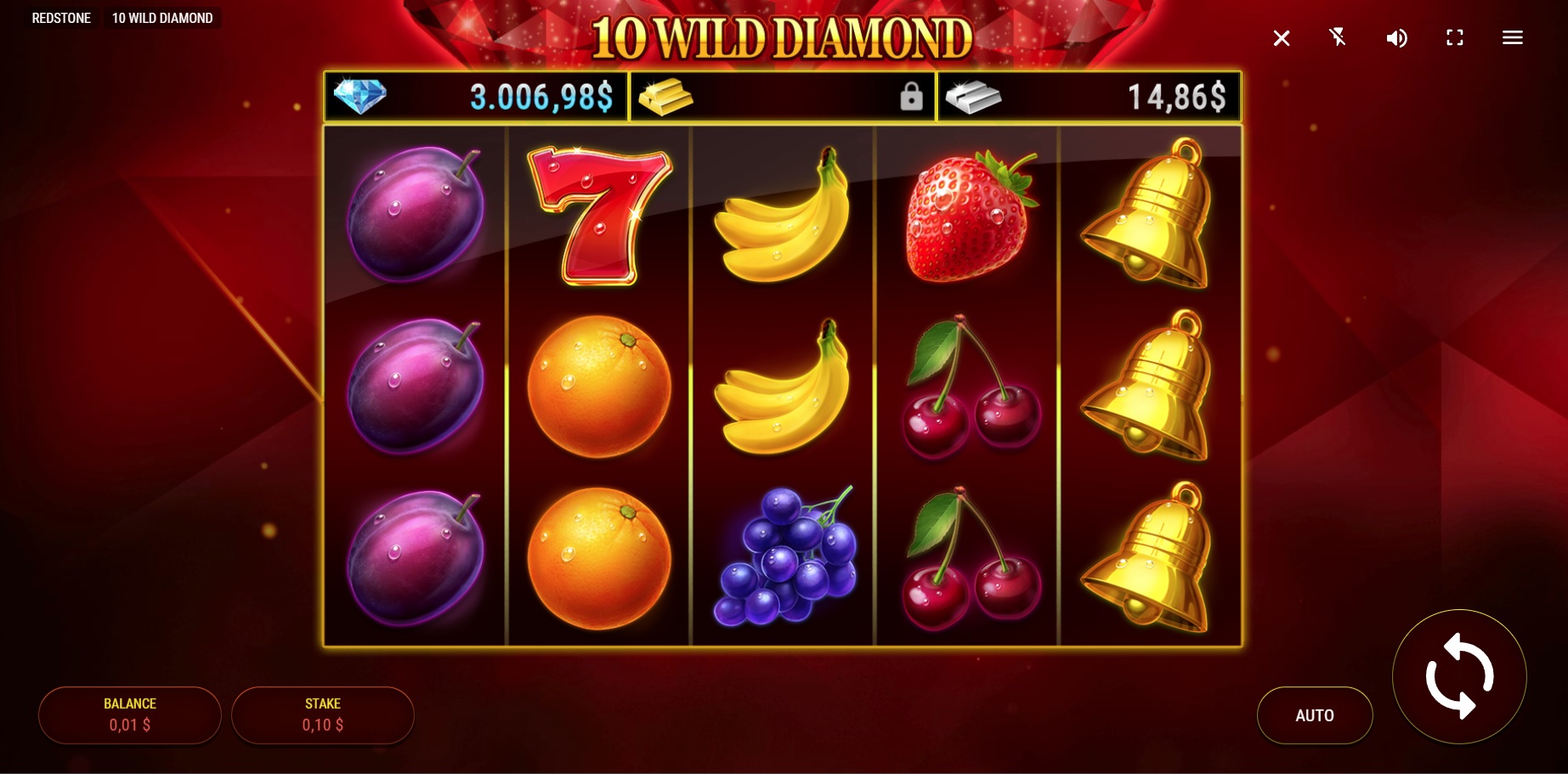Click the padlock on the gold jackpot bar
This screenshot has width=1568, height=774.
(x=911, y=96)
